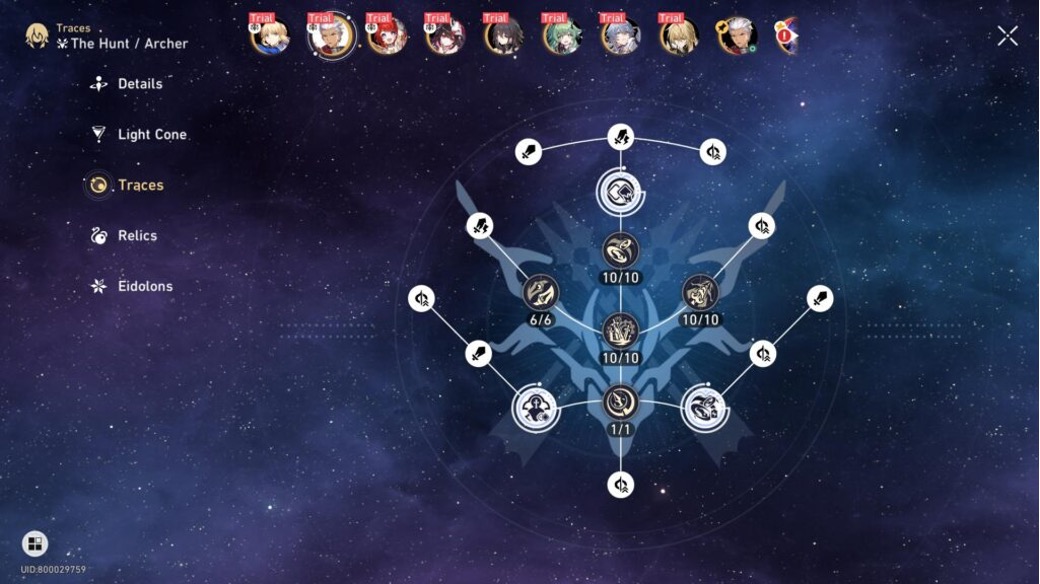
Task: Inspect the 6/6 trace node
Action: (541, 292)
